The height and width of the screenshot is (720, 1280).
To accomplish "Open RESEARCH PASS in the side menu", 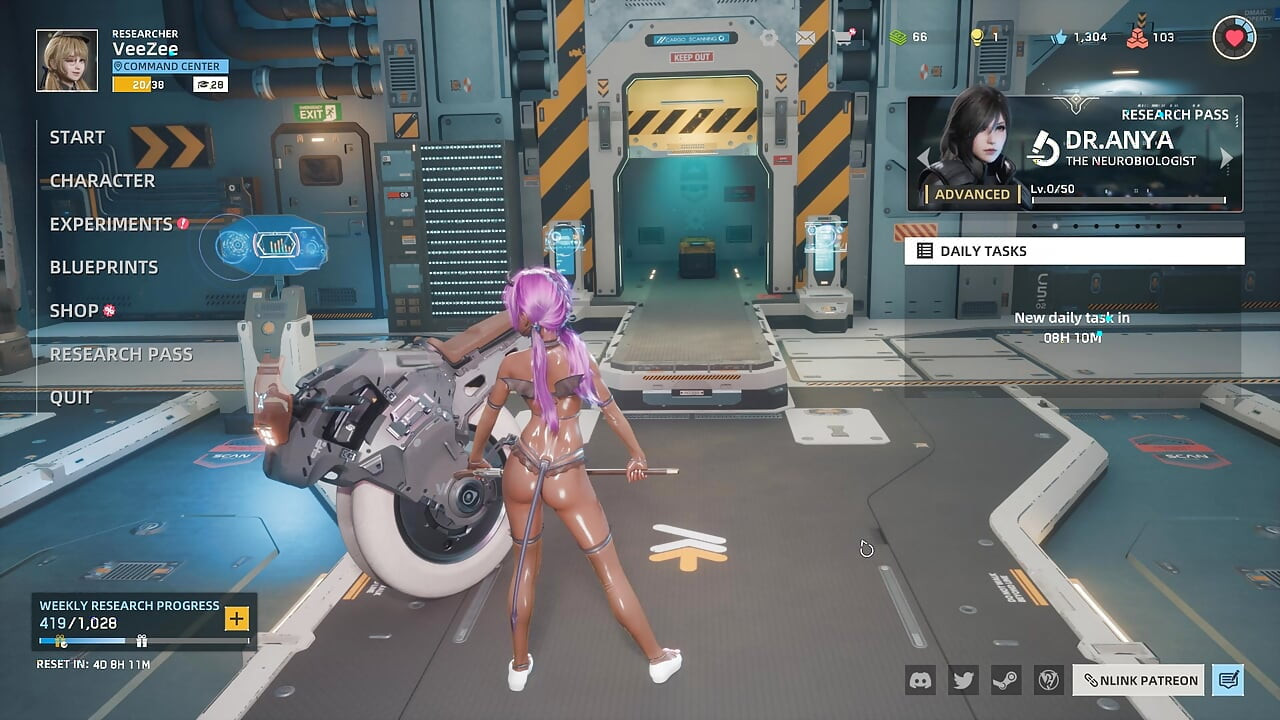I will tap(121, 354).
